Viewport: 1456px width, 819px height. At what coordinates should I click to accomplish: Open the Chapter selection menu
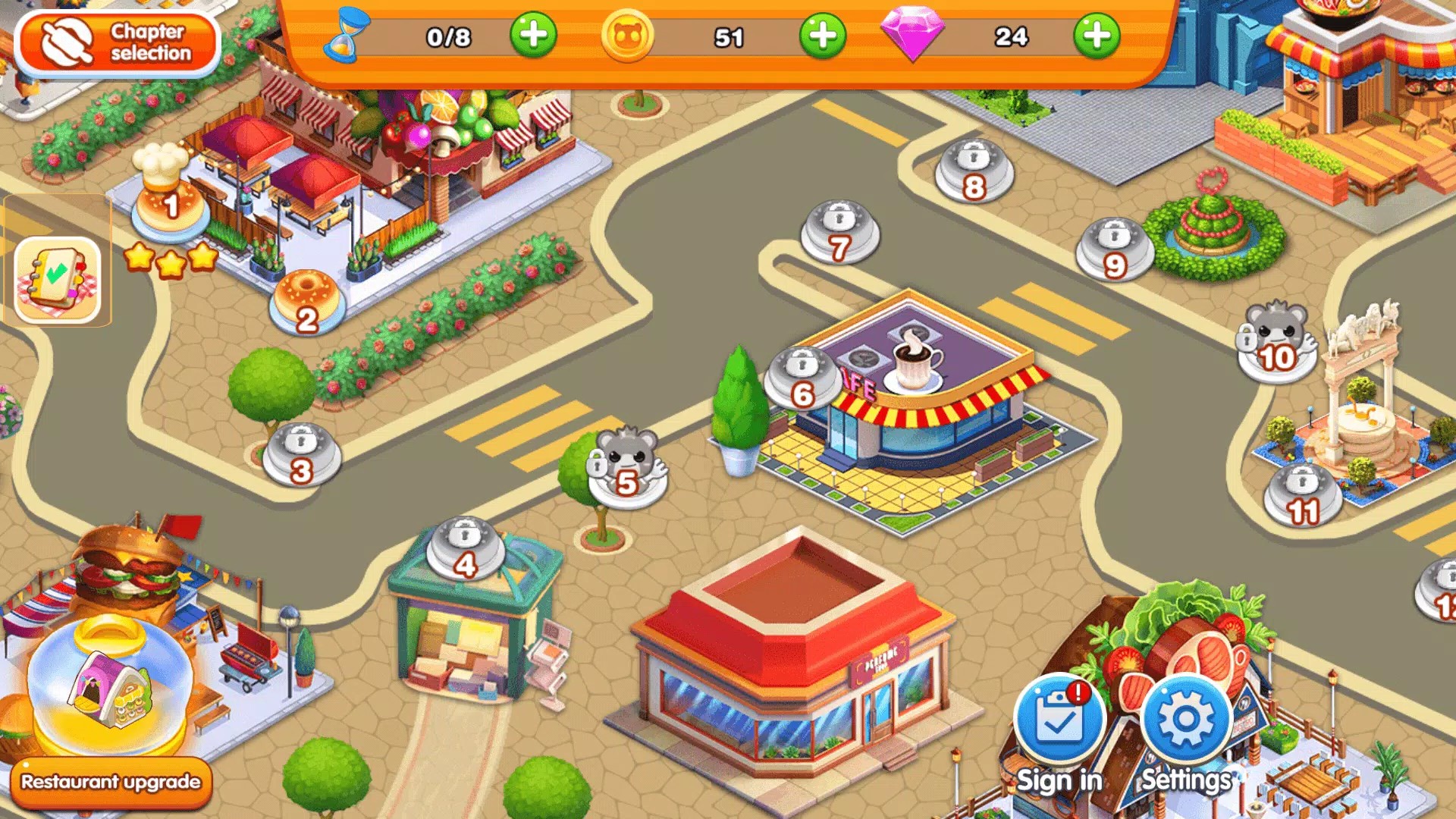[x=118, y=42]
